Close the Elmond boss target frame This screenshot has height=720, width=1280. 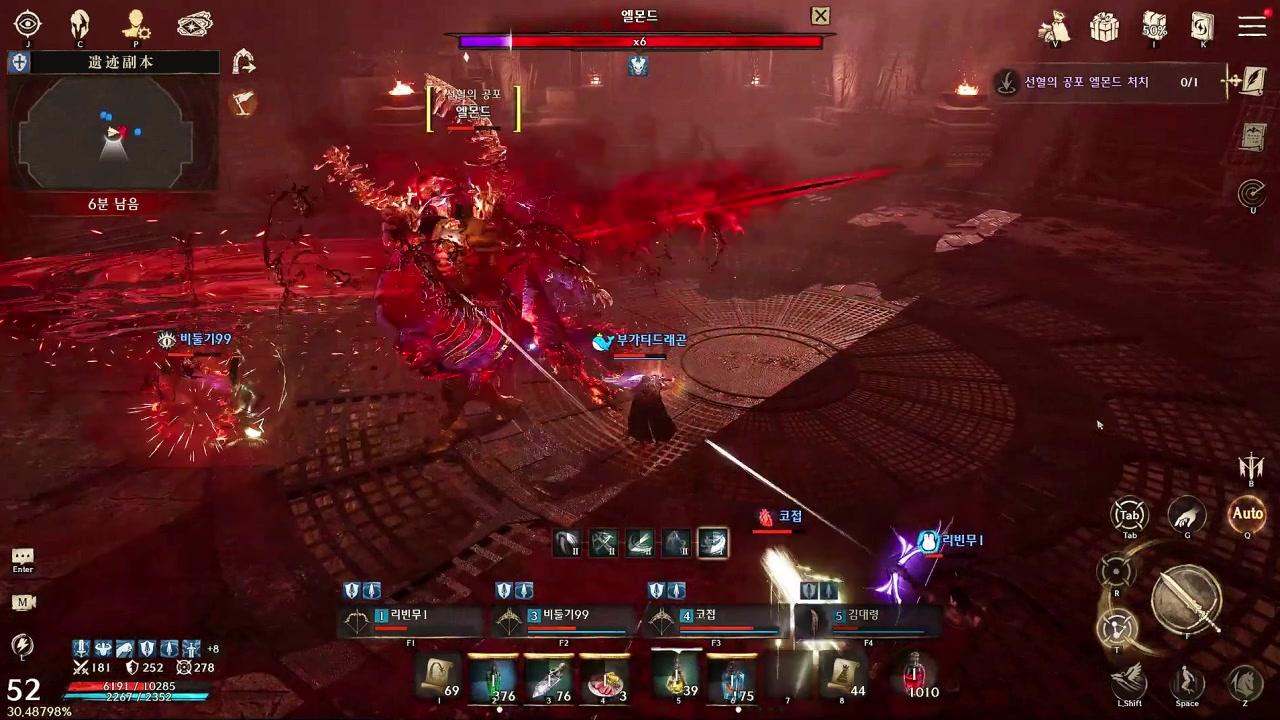pos(820,16)
